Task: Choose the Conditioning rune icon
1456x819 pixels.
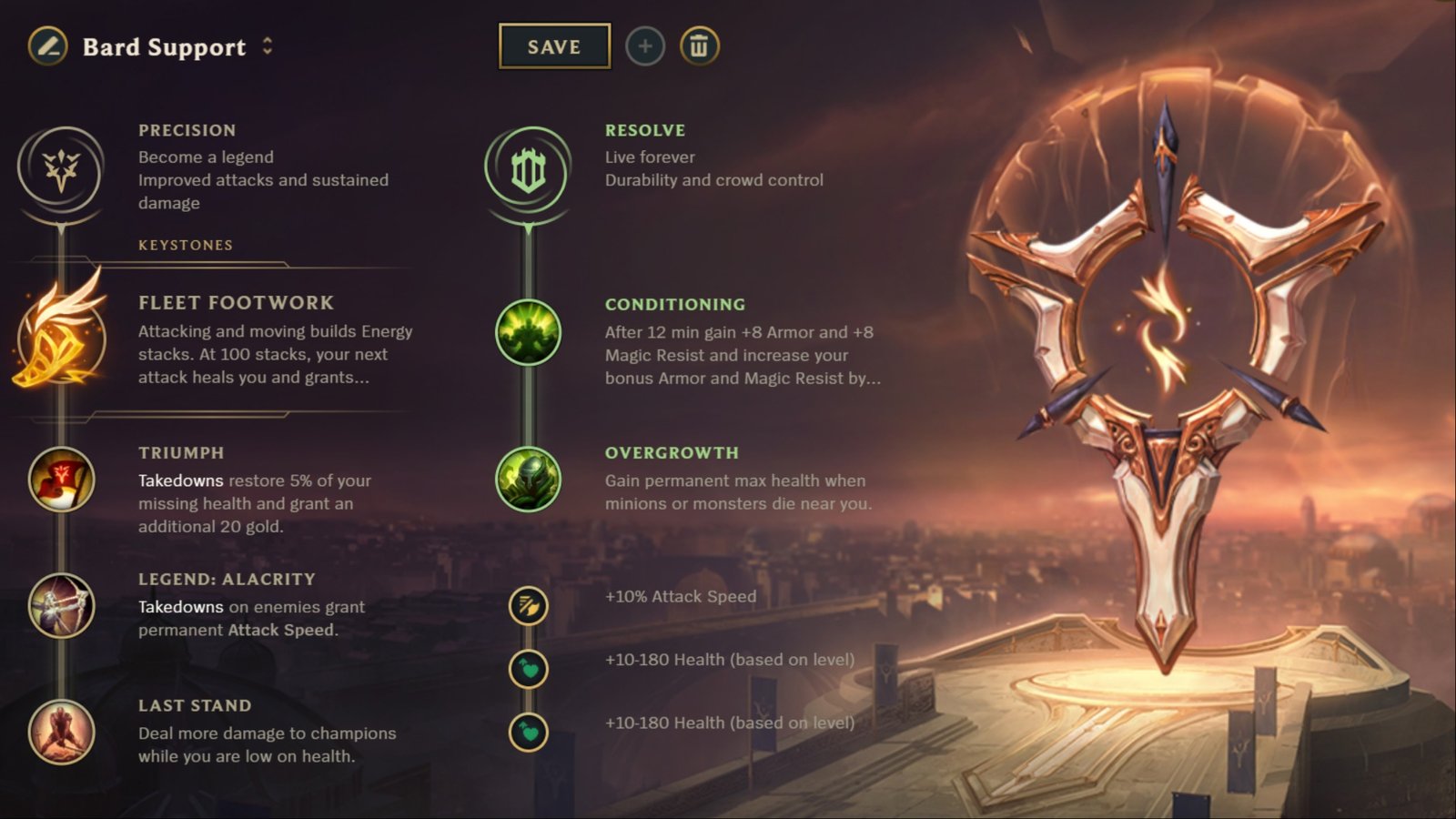Action: click(528, 331)
